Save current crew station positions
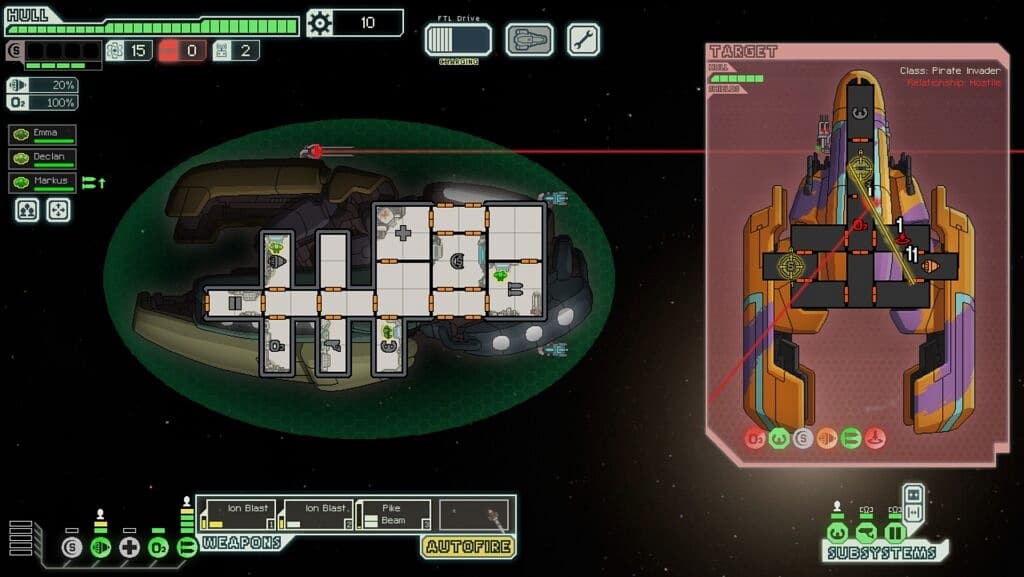This screenshot has height=577, width=1024. pyautogui.click(x=26, y=209)
